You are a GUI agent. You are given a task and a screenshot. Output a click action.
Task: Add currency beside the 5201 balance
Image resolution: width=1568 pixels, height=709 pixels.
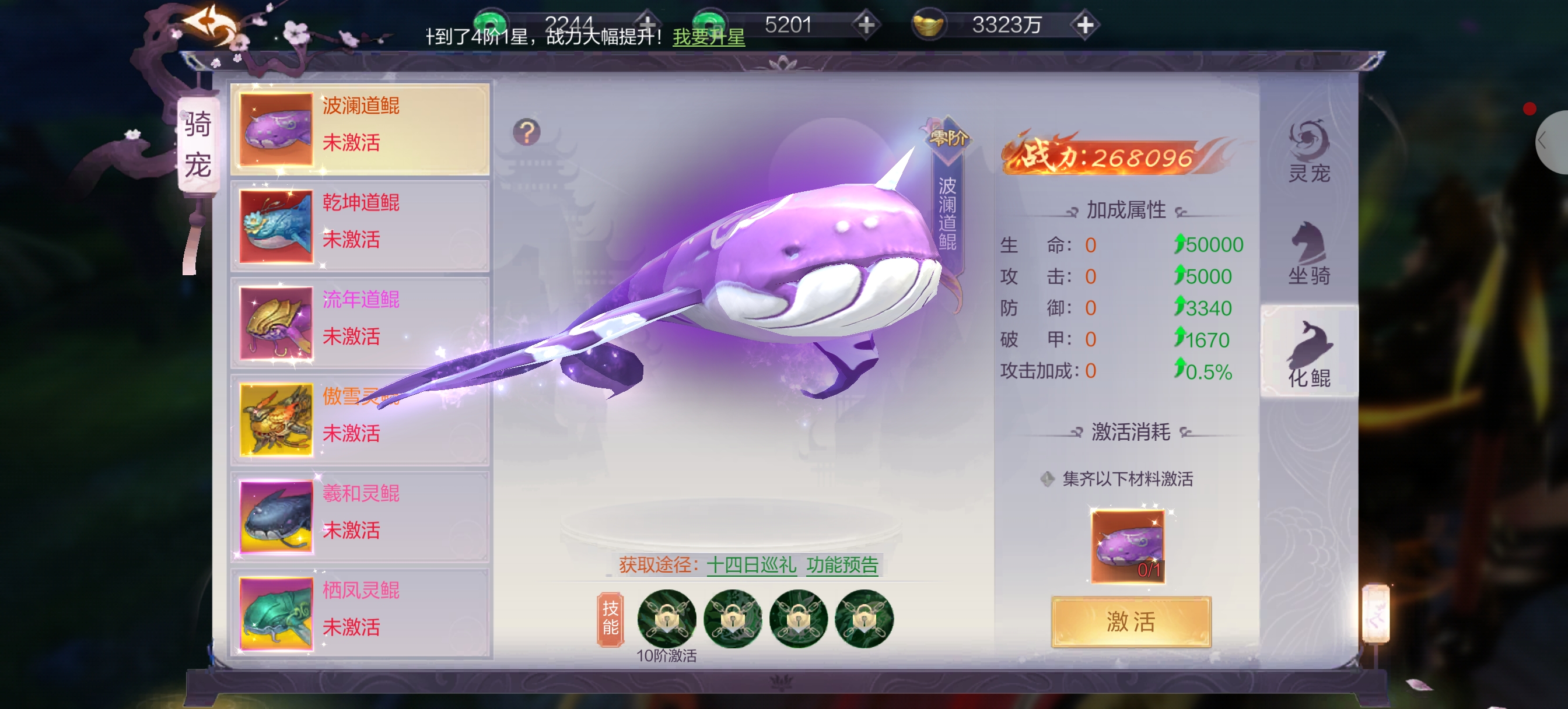(x=866, y=25)
